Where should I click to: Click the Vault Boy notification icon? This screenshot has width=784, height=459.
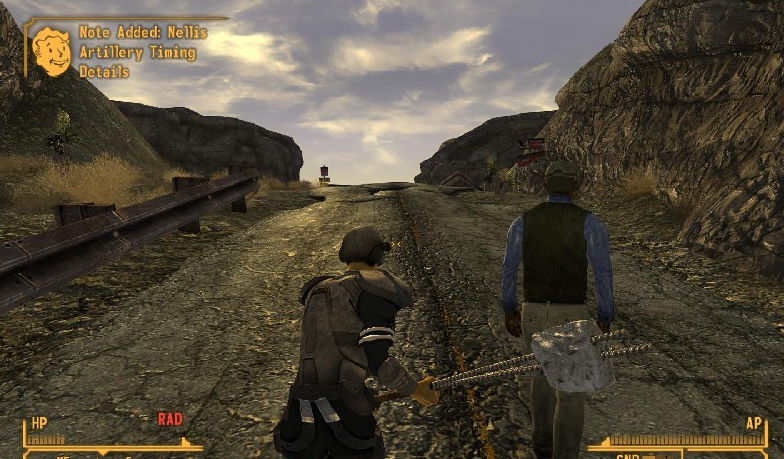(51, 52)
